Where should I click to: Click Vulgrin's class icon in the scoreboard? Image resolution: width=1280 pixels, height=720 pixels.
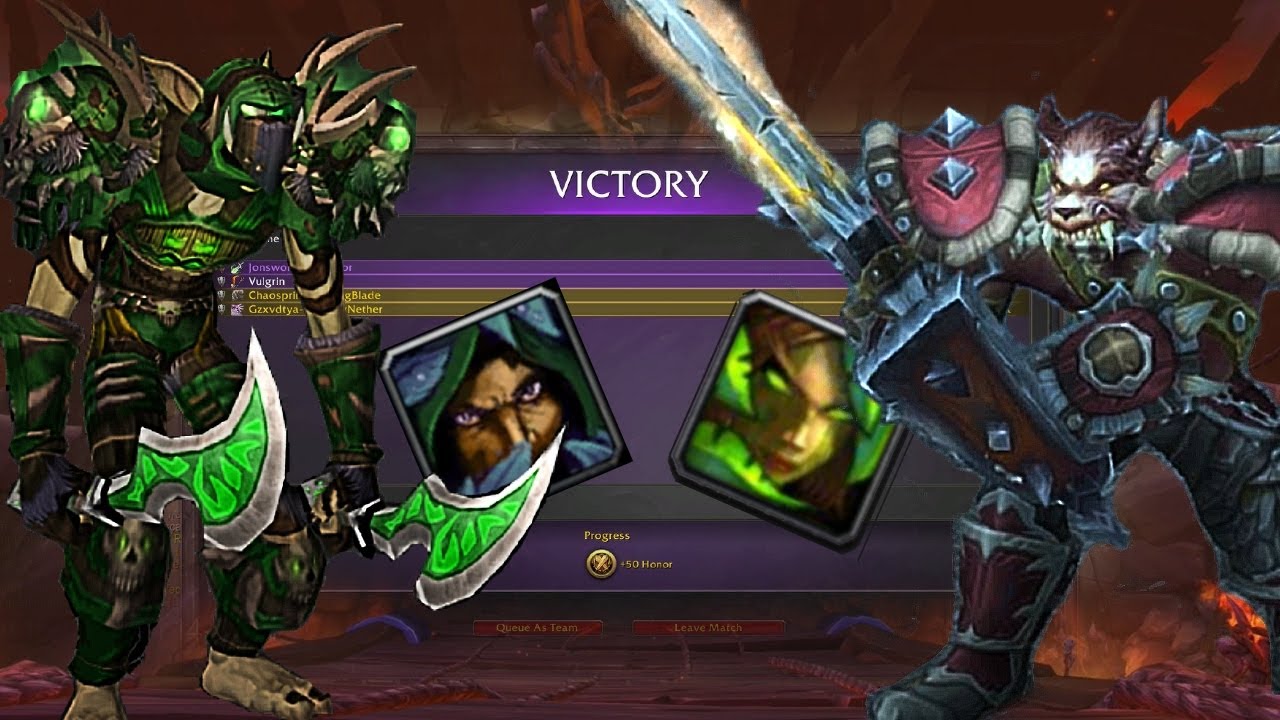(234, 281)
